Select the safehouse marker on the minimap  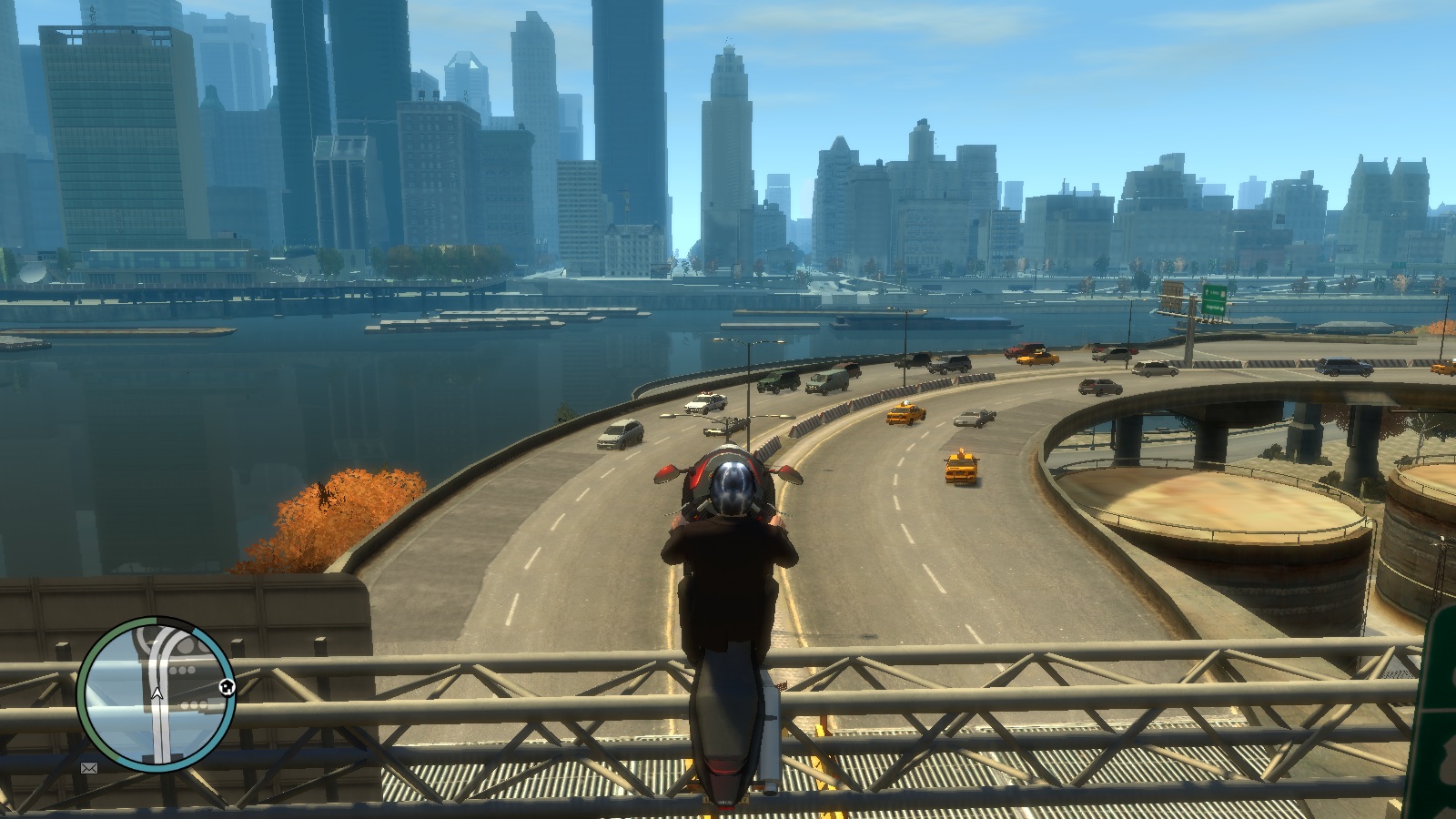[227, 687]
